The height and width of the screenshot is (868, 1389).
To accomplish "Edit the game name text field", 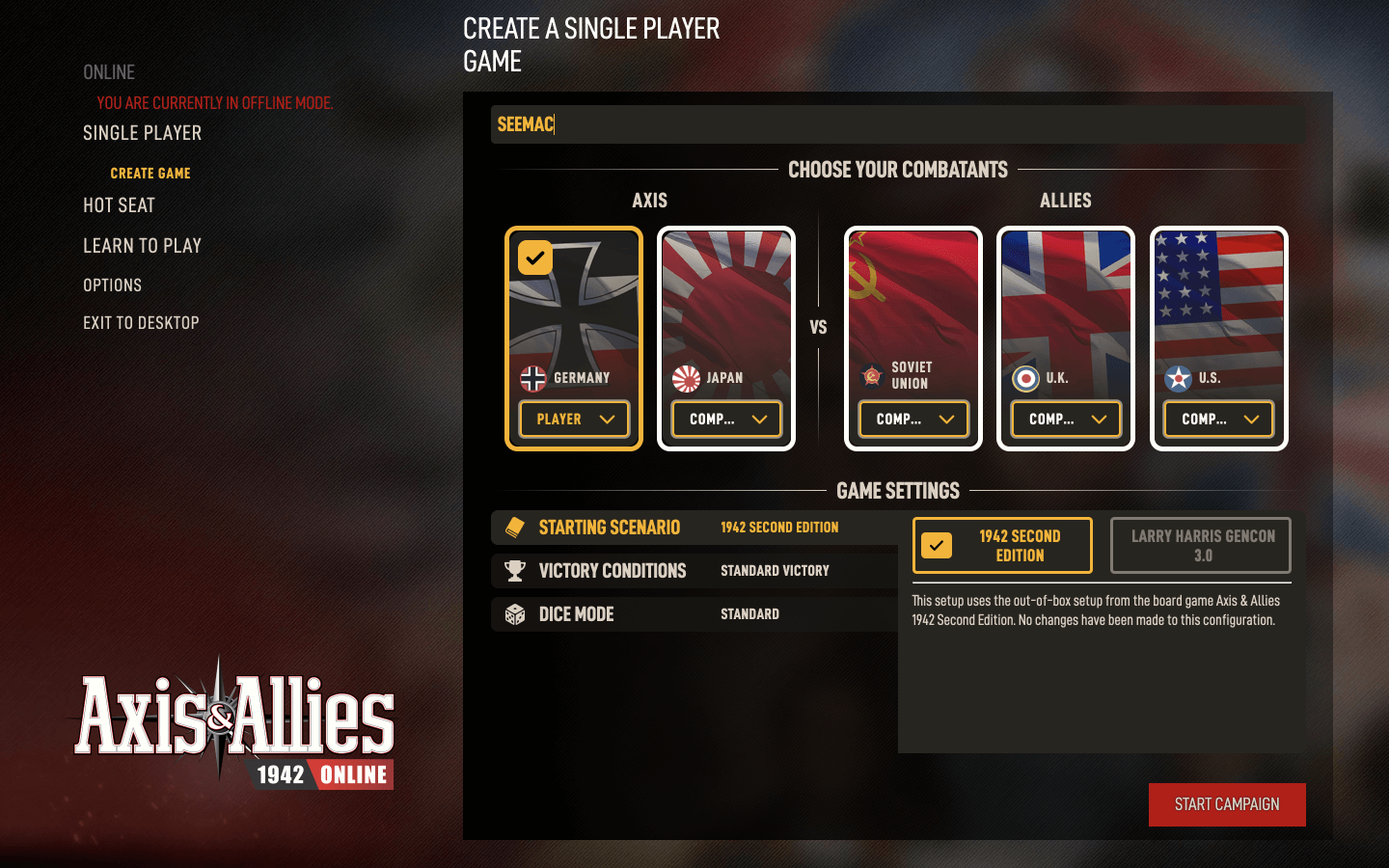I will pos(897,124).
